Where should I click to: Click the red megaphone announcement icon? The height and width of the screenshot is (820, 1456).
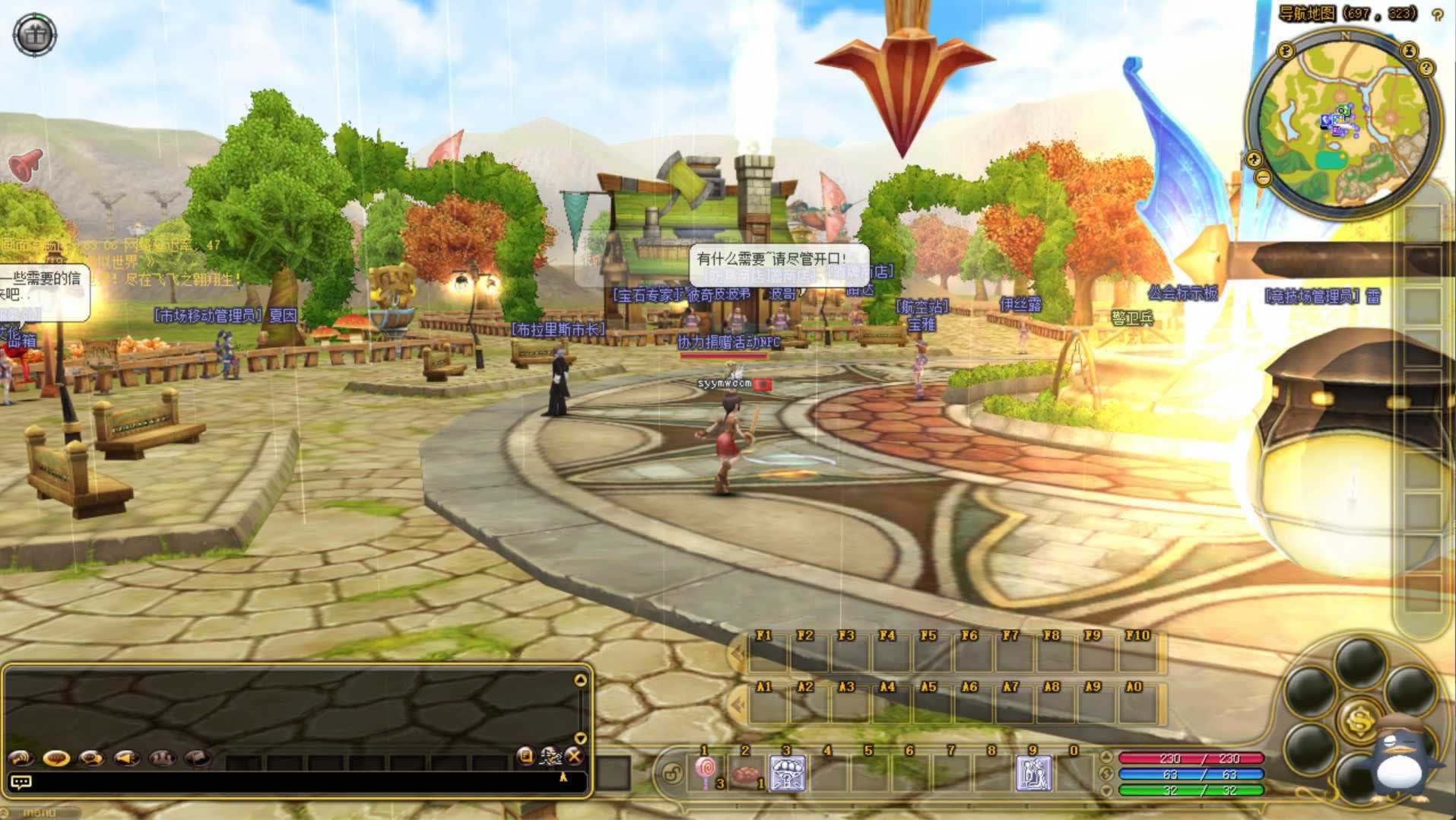[27, 163]
